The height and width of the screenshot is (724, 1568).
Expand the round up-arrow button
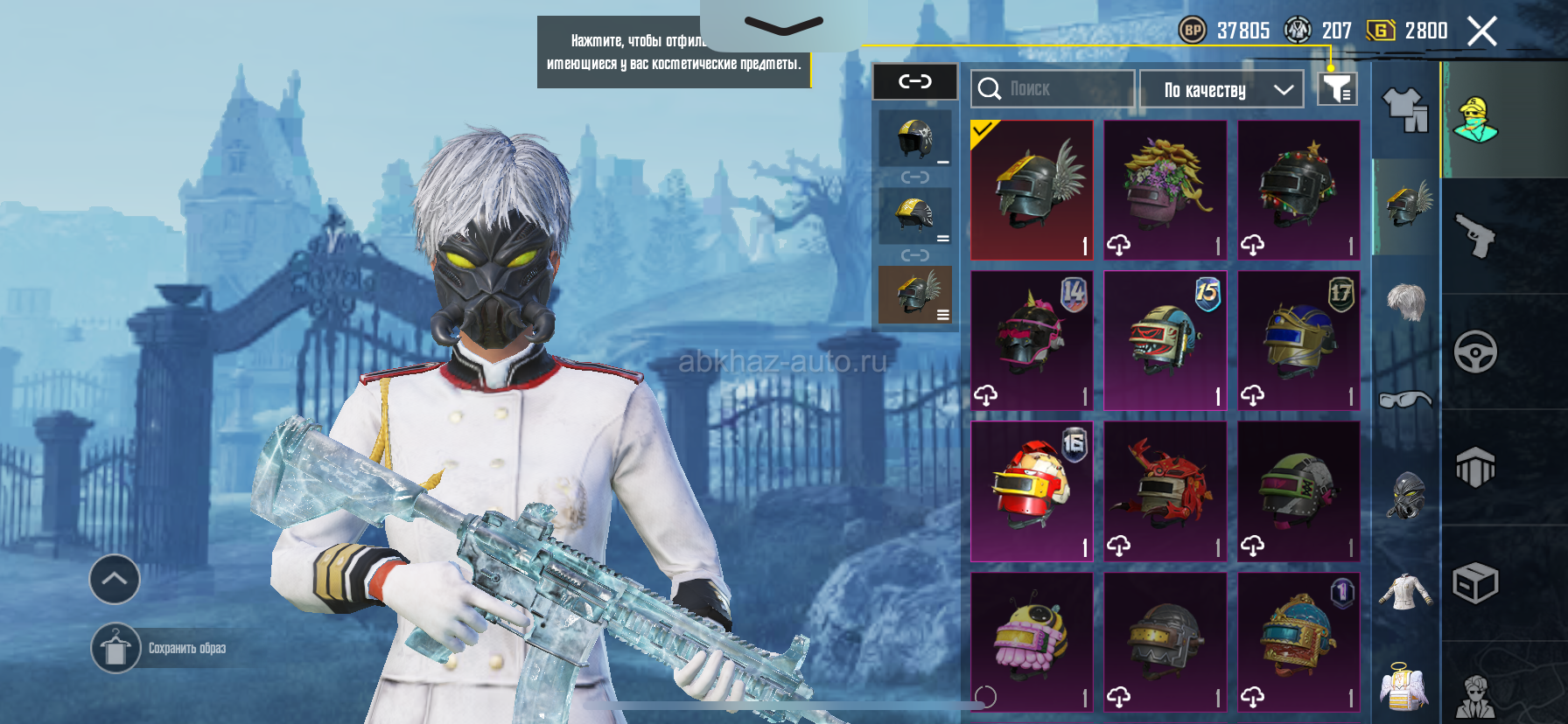point(115,579)
